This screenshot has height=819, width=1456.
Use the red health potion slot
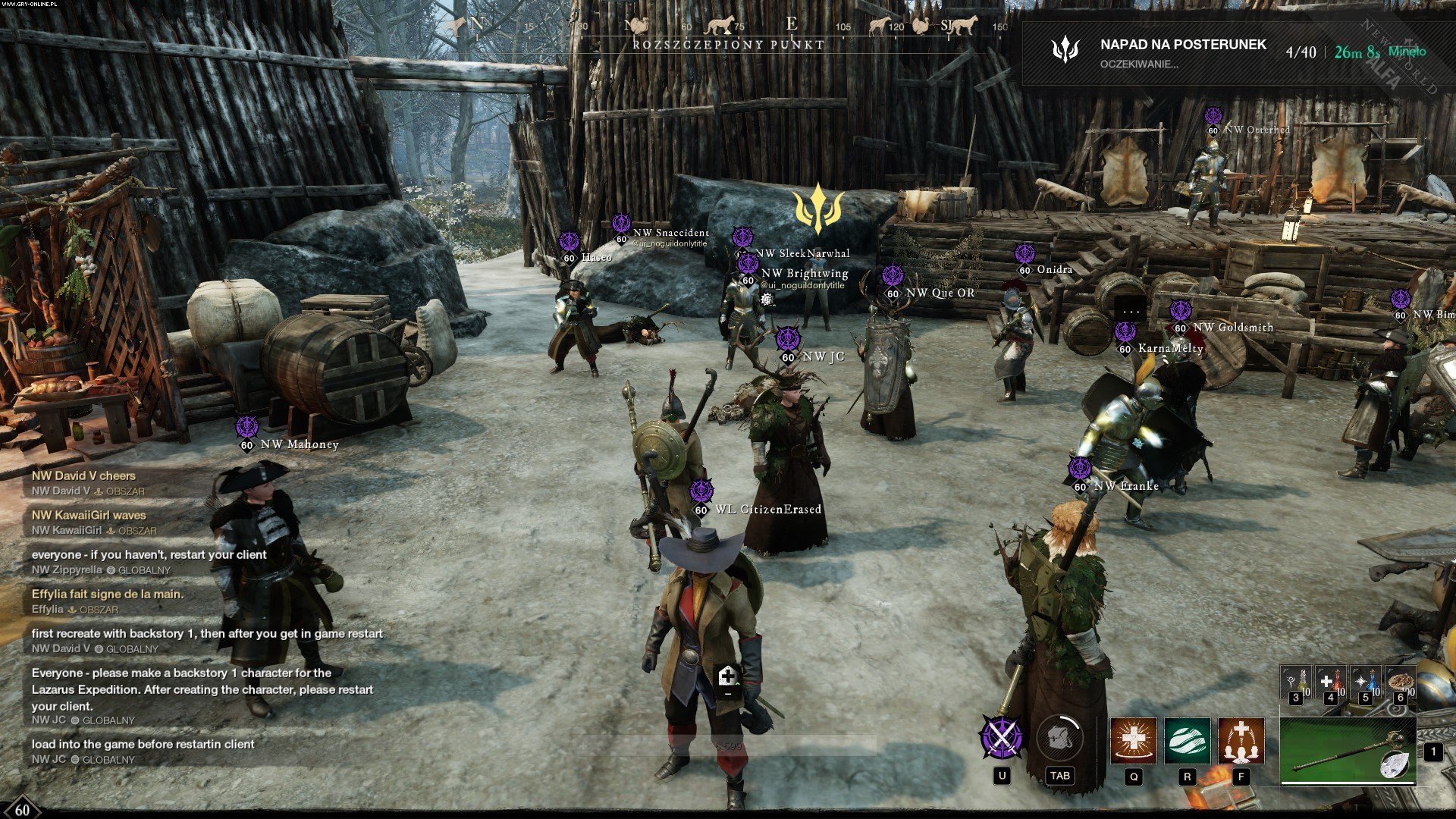(x=1331, y=682)
